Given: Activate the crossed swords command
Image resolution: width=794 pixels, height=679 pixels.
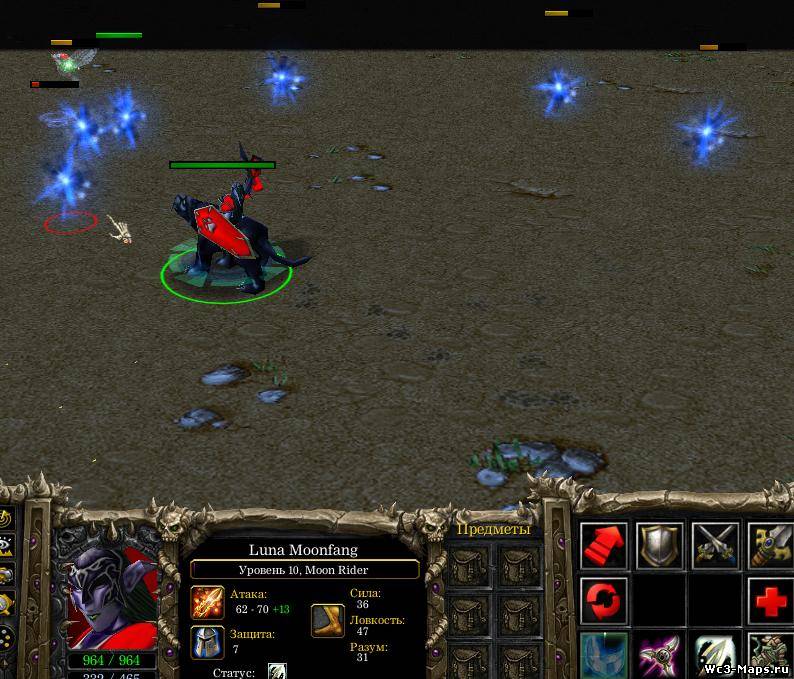Looking at the screenshot, I should point(715,546).
